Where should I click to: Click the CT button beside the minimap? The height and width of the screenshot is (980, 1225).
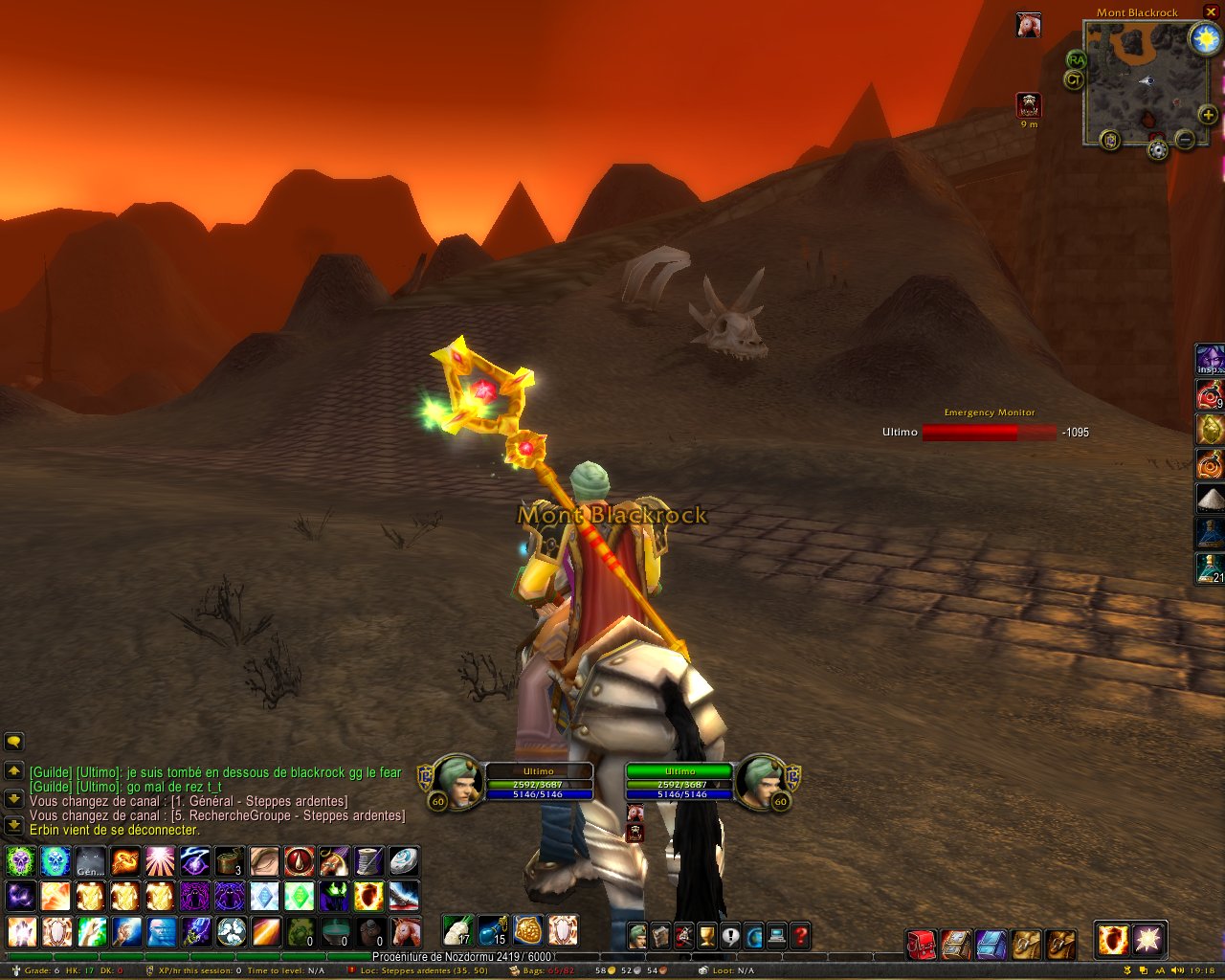coord(1074,80)
